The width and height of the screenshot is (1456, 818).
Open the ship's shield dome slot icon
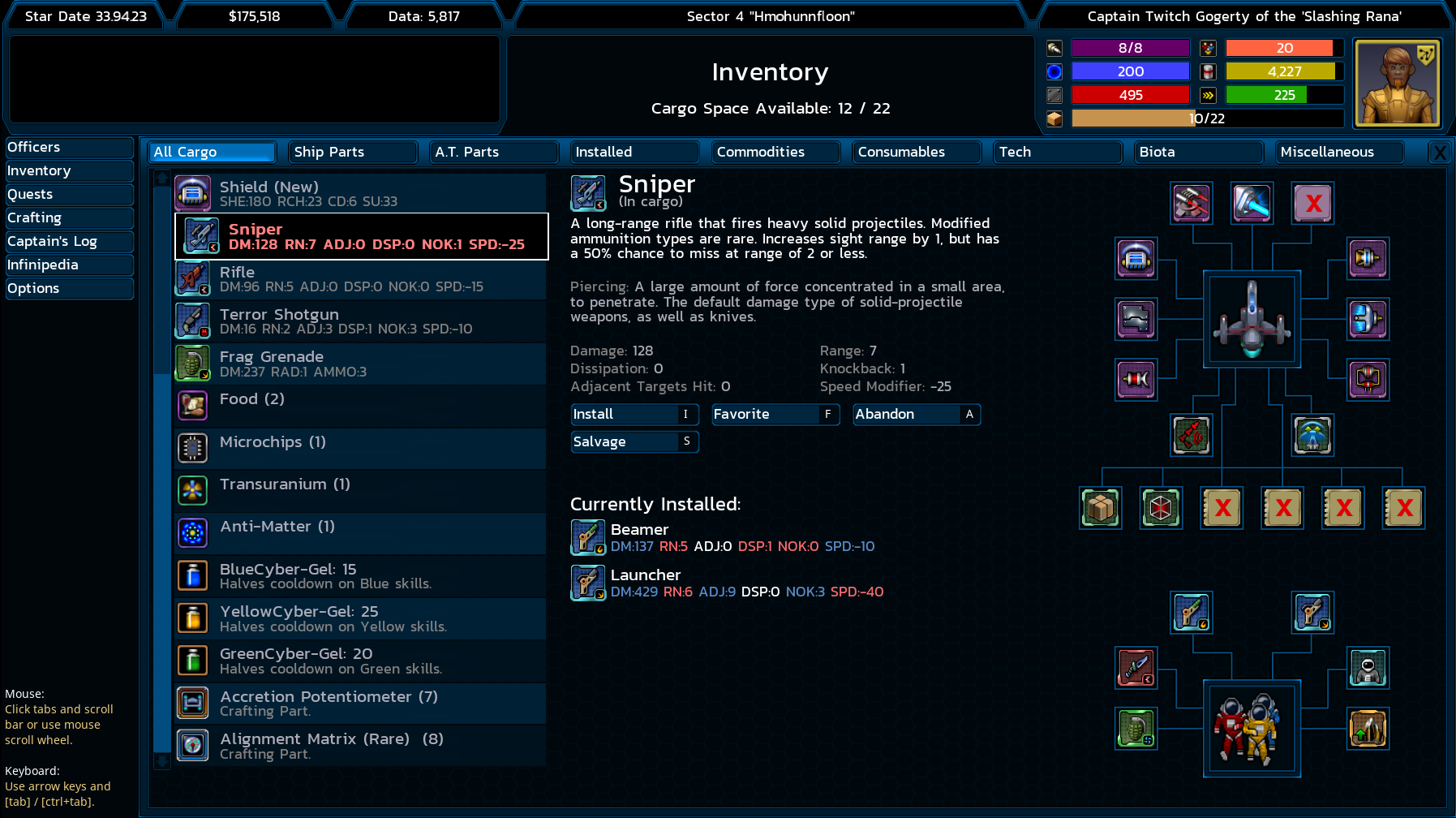pyautogui.click(x=1136, y=260)
